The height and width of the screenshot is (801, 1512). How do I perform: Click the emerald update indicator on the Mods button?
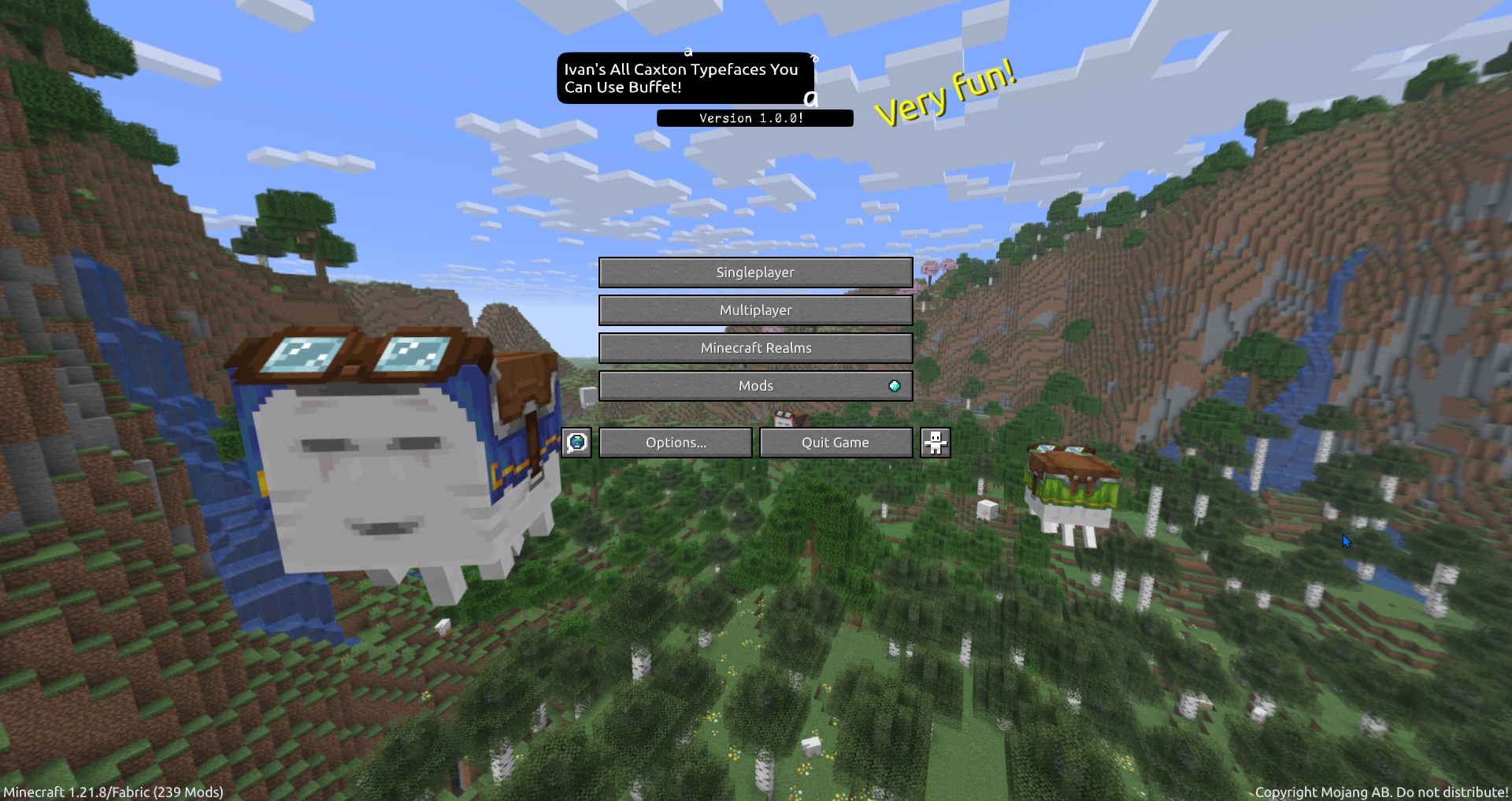pyautogui.click(x=894, y=385)
